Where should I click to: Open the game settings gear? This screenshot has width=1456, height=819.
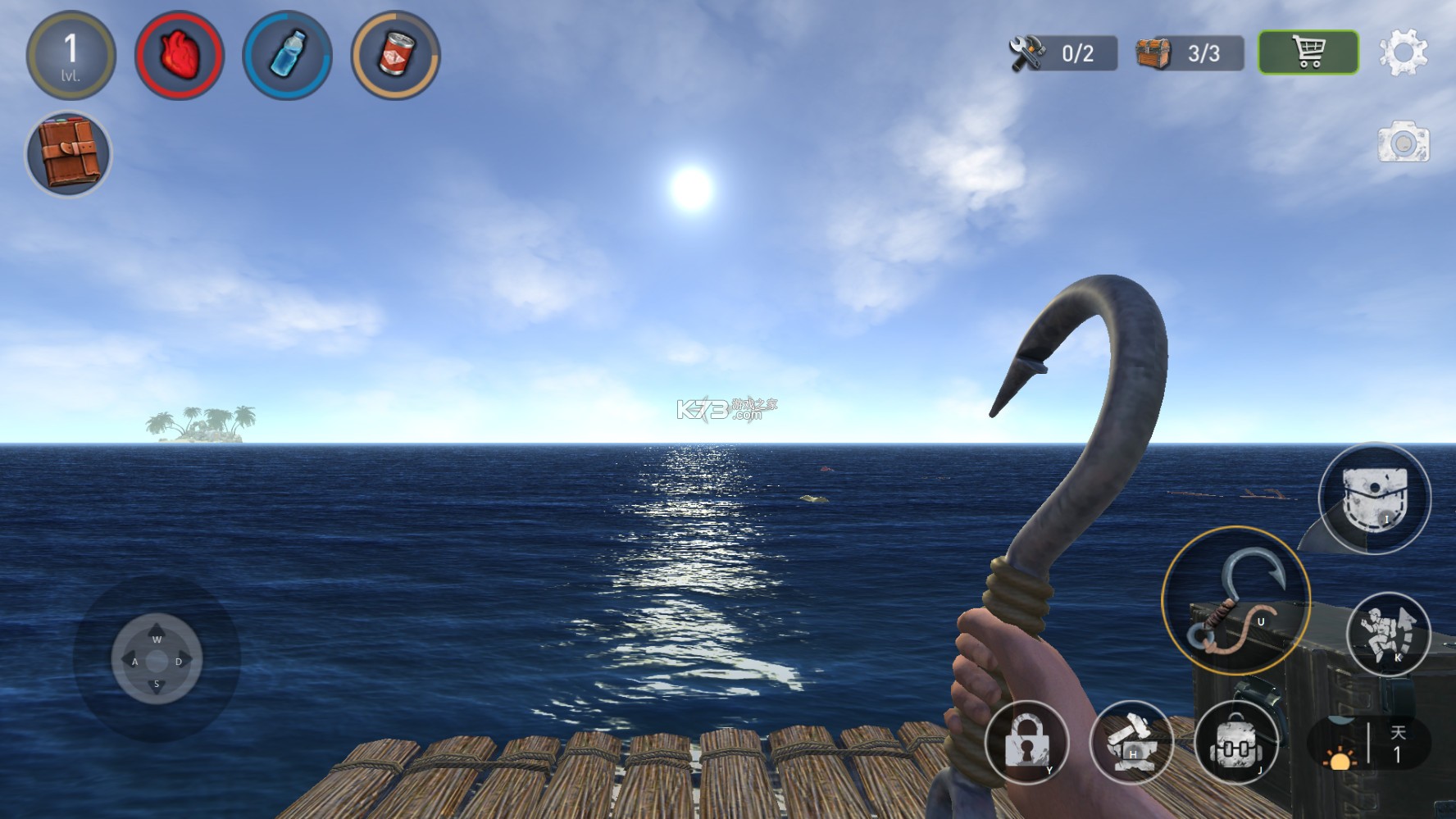tap(1404, 52)
